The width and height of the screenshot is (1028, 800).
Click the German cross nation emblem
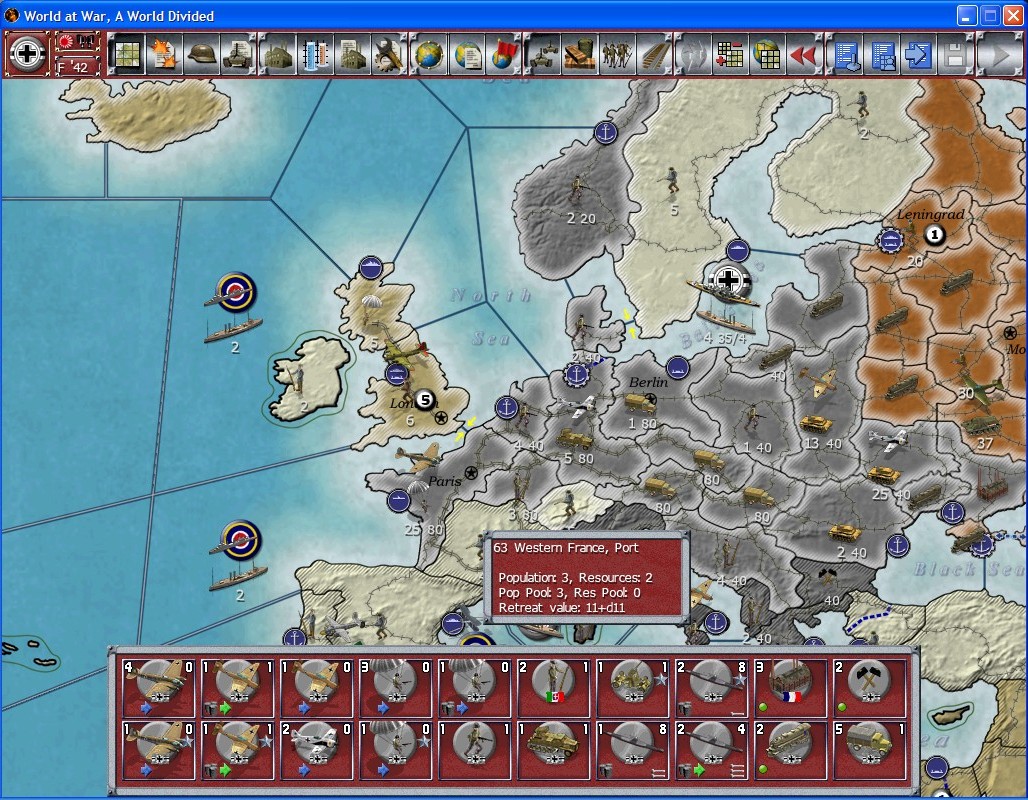(27, 54)
